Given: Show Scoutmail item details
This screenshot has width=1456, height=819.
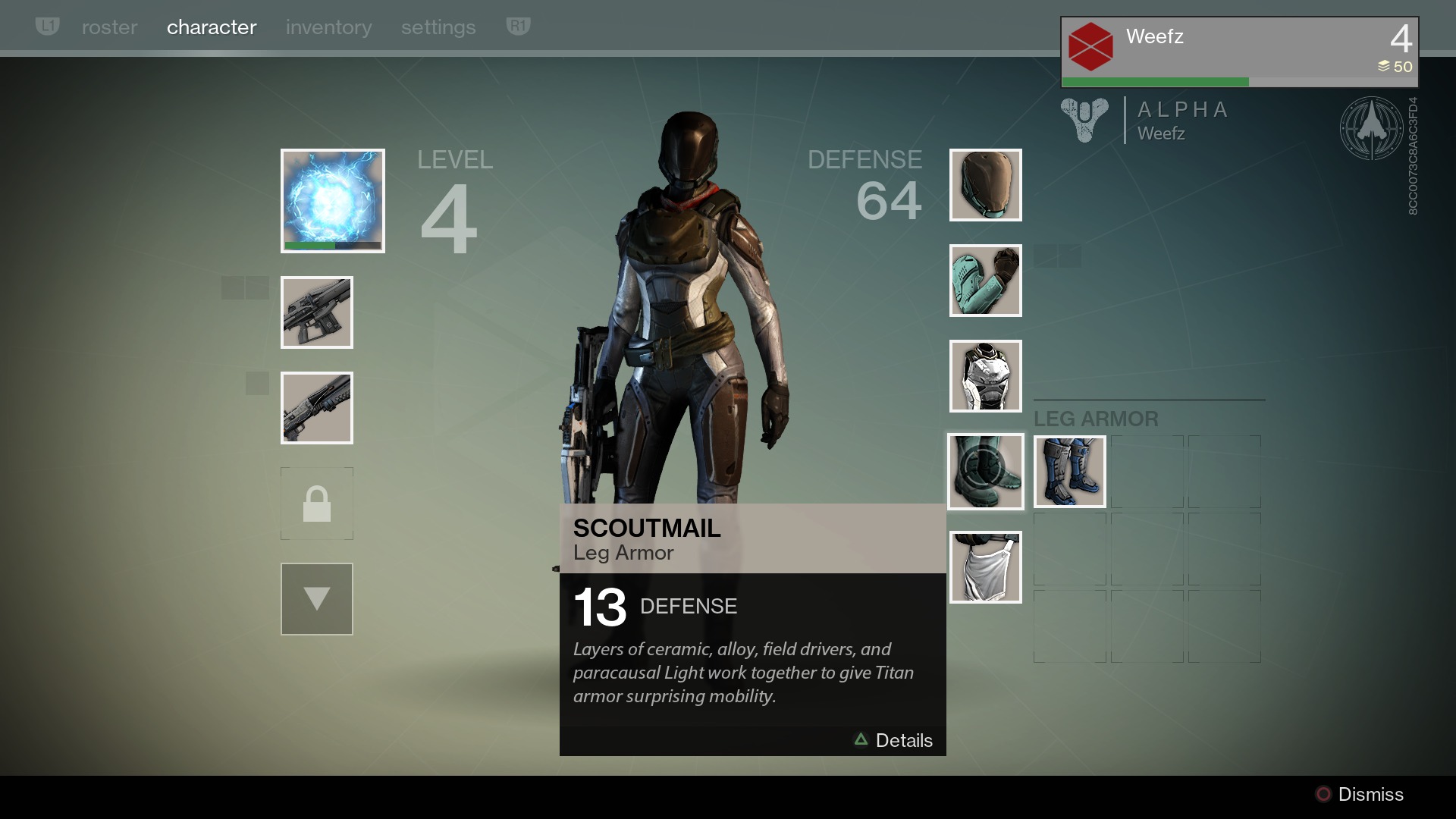Looking at the screenshot, I should (x=894, y=740).
